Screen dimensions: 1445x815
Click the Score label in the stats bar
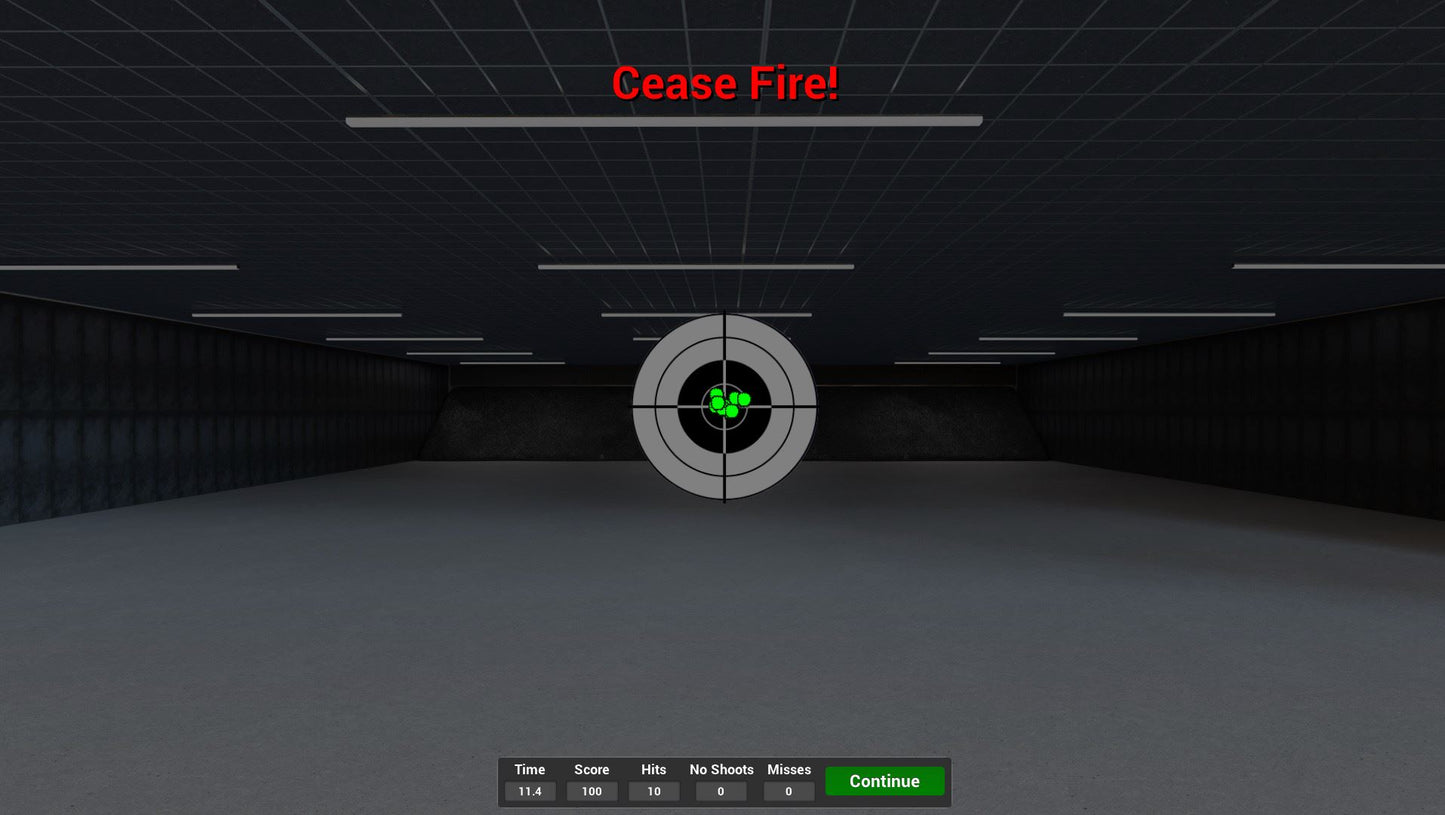(591, 770)
